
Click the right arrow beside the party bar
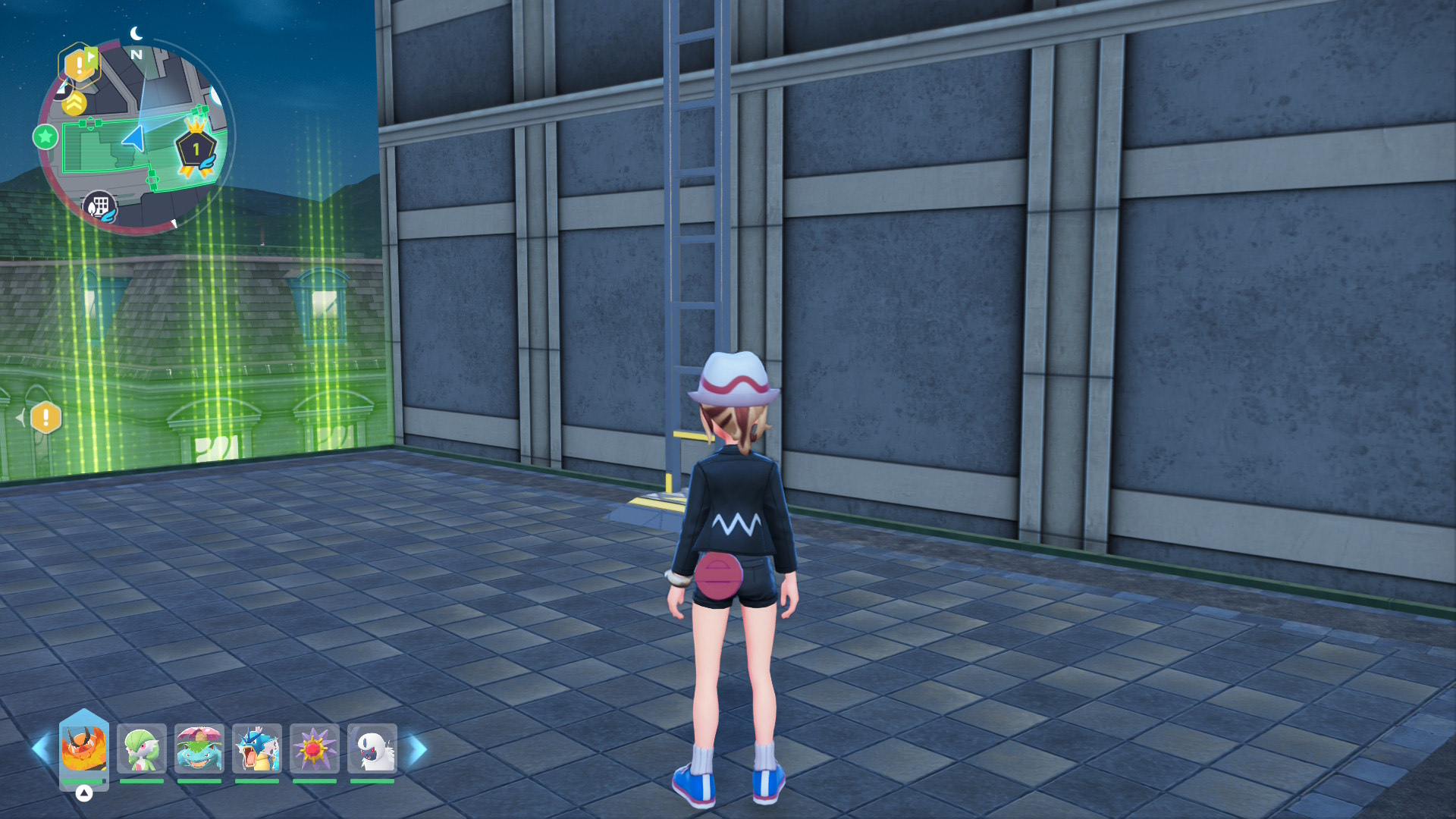click(418, 749)
